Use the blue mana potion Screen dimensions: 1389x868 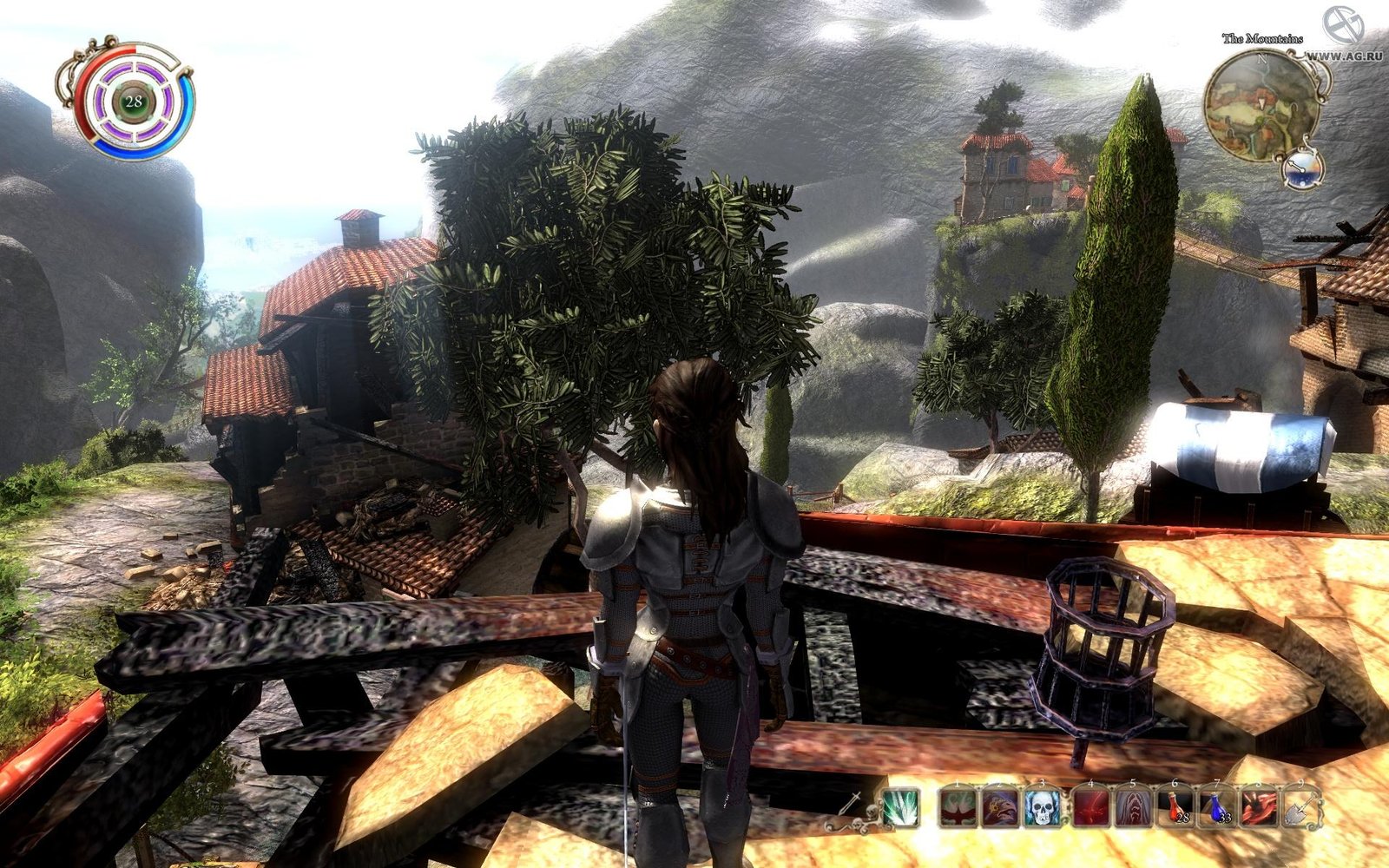pos(1218,808)
